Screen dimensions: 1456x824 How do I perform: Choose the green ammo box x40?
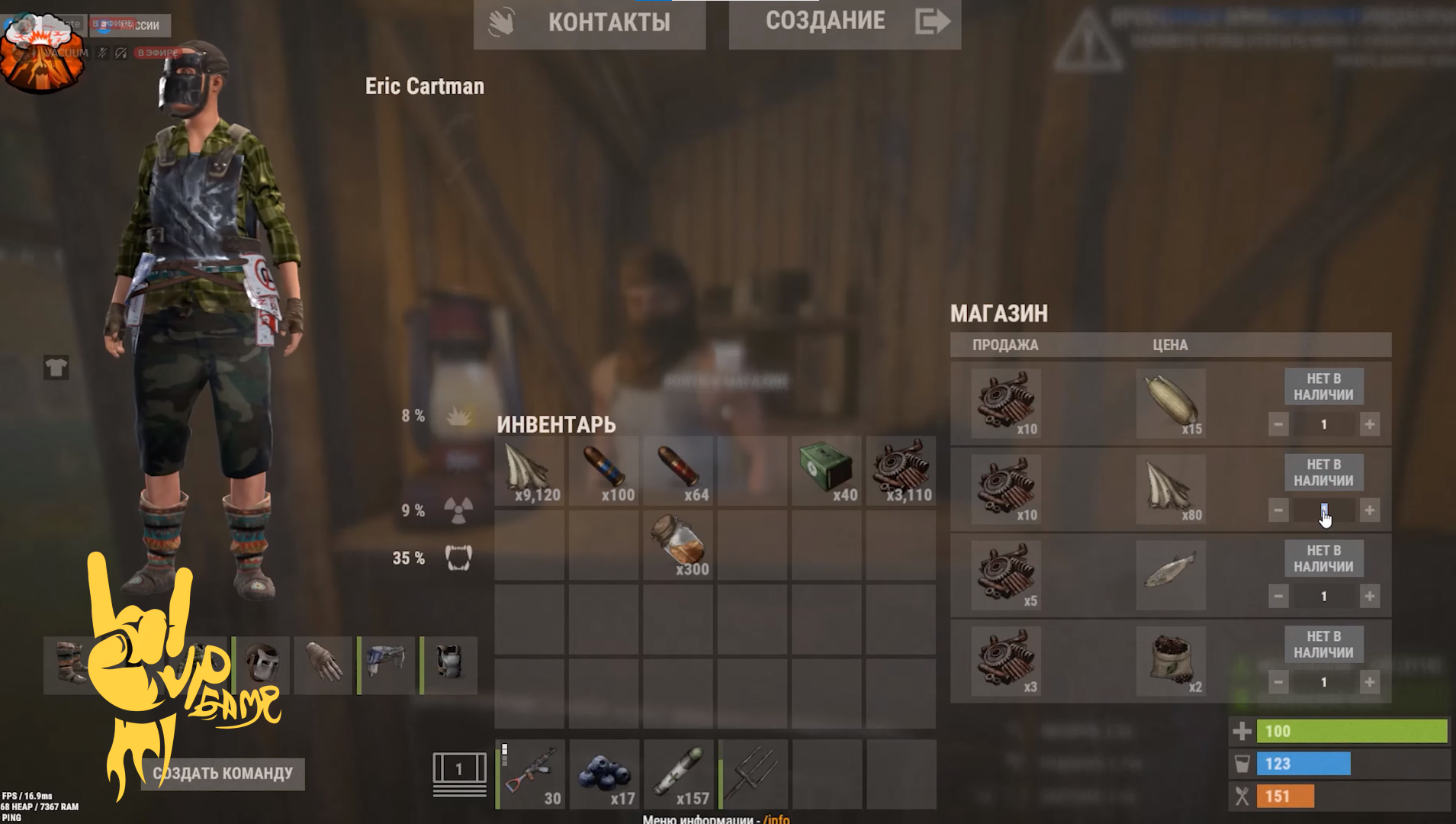[827, 472]
